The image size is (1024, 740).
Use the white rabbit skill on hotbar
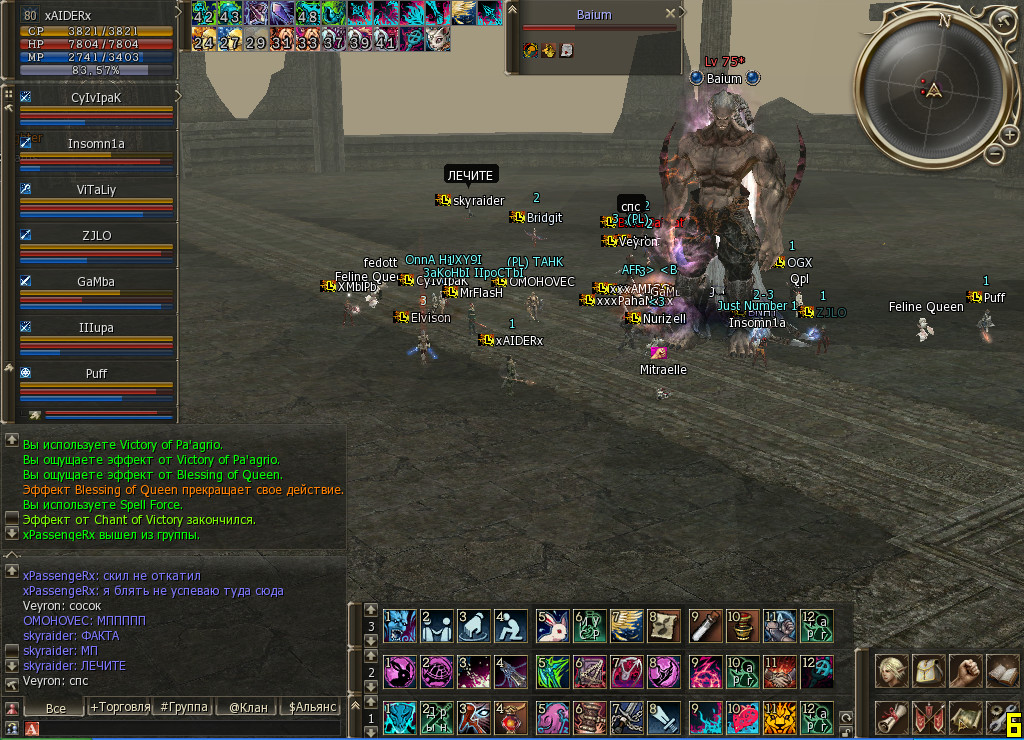pos(552,625)
